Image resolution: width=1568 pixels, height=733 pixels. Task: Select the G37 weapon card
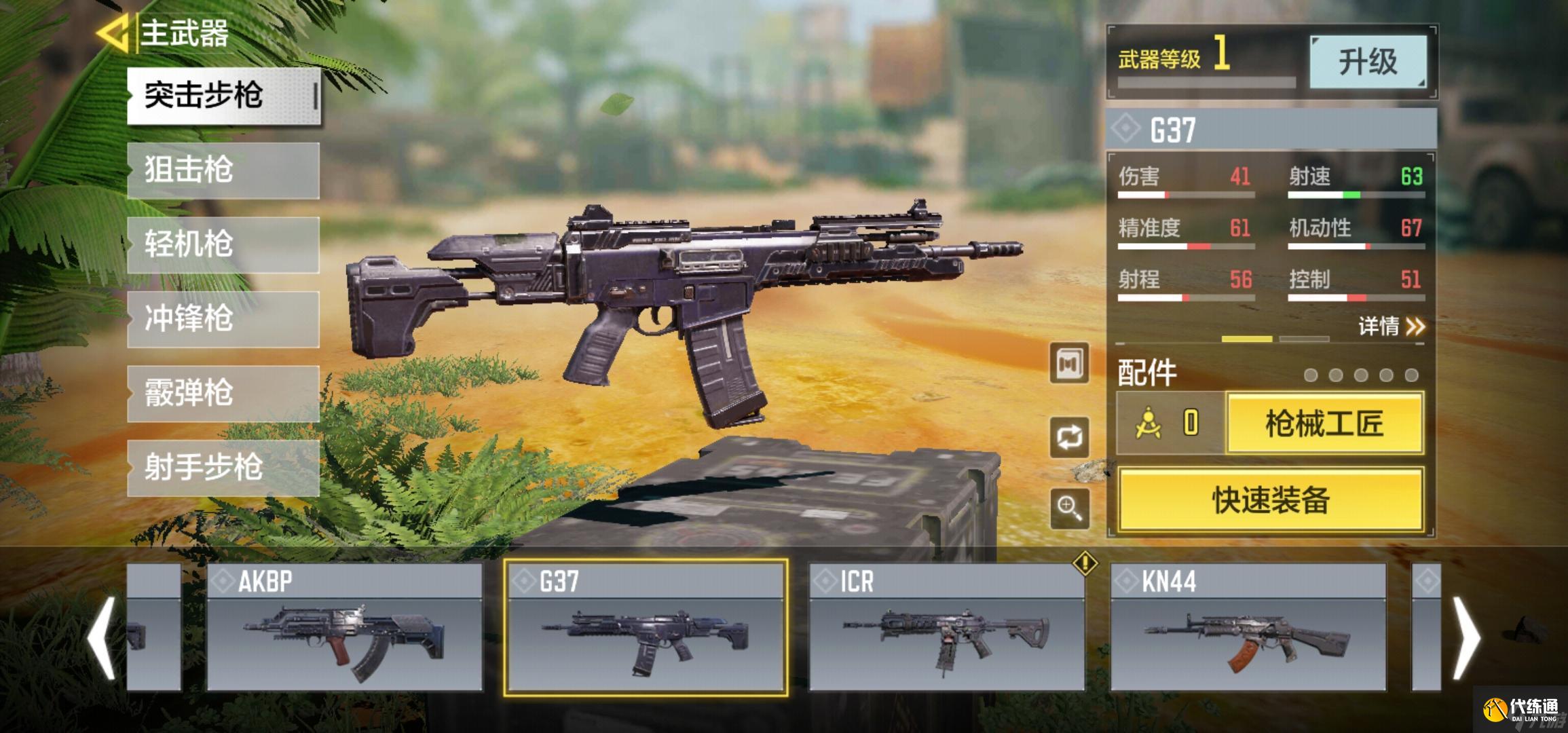click(646, 628)
